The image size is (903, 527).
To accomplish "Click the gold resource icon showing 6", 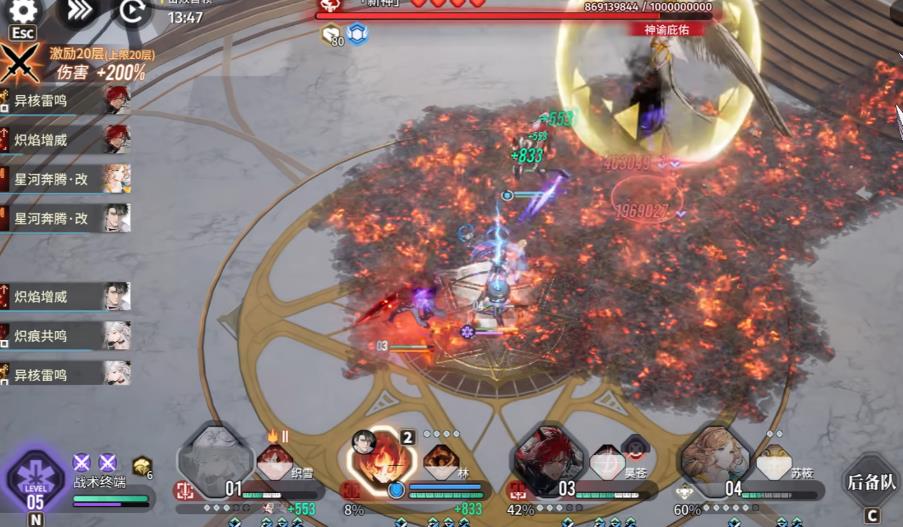I will pyautogui.click(x=142, y=465).
